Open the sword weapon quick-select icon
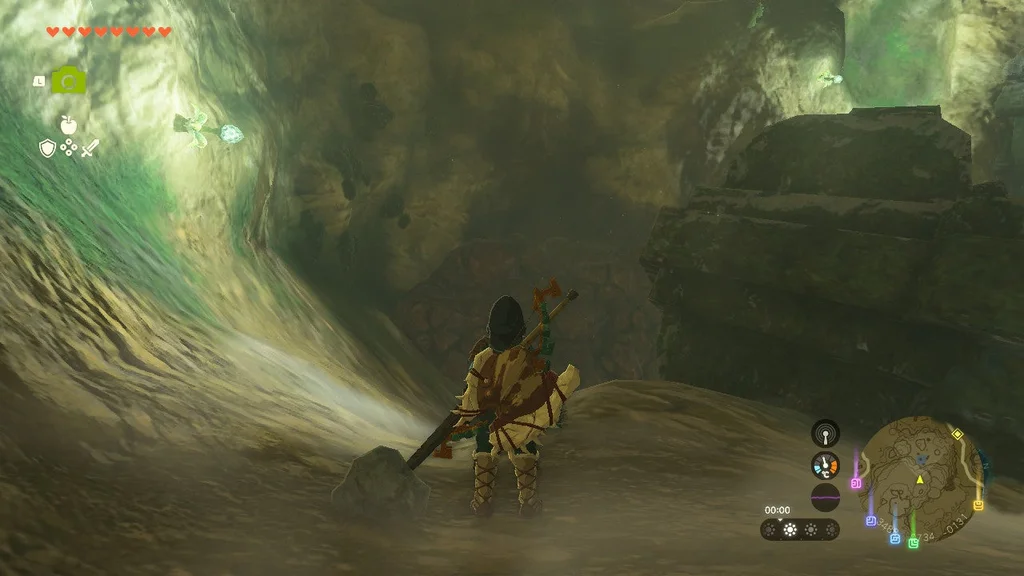Viewport: 1024px width, 576px height. click(90, 148)
